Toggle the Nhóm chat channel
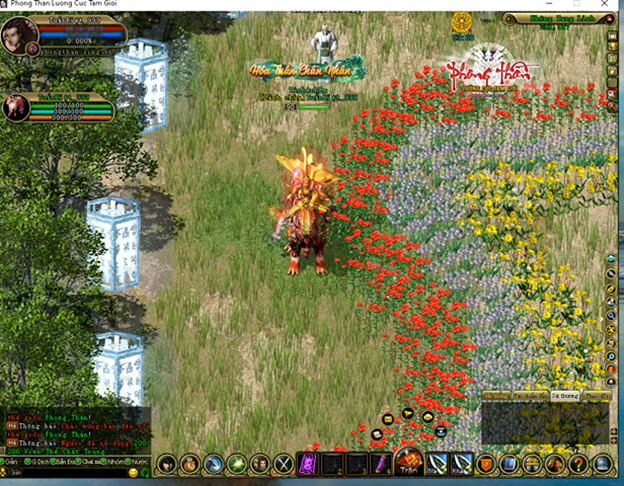The width and height of the screenshot is (624, 486). point(108,464)
